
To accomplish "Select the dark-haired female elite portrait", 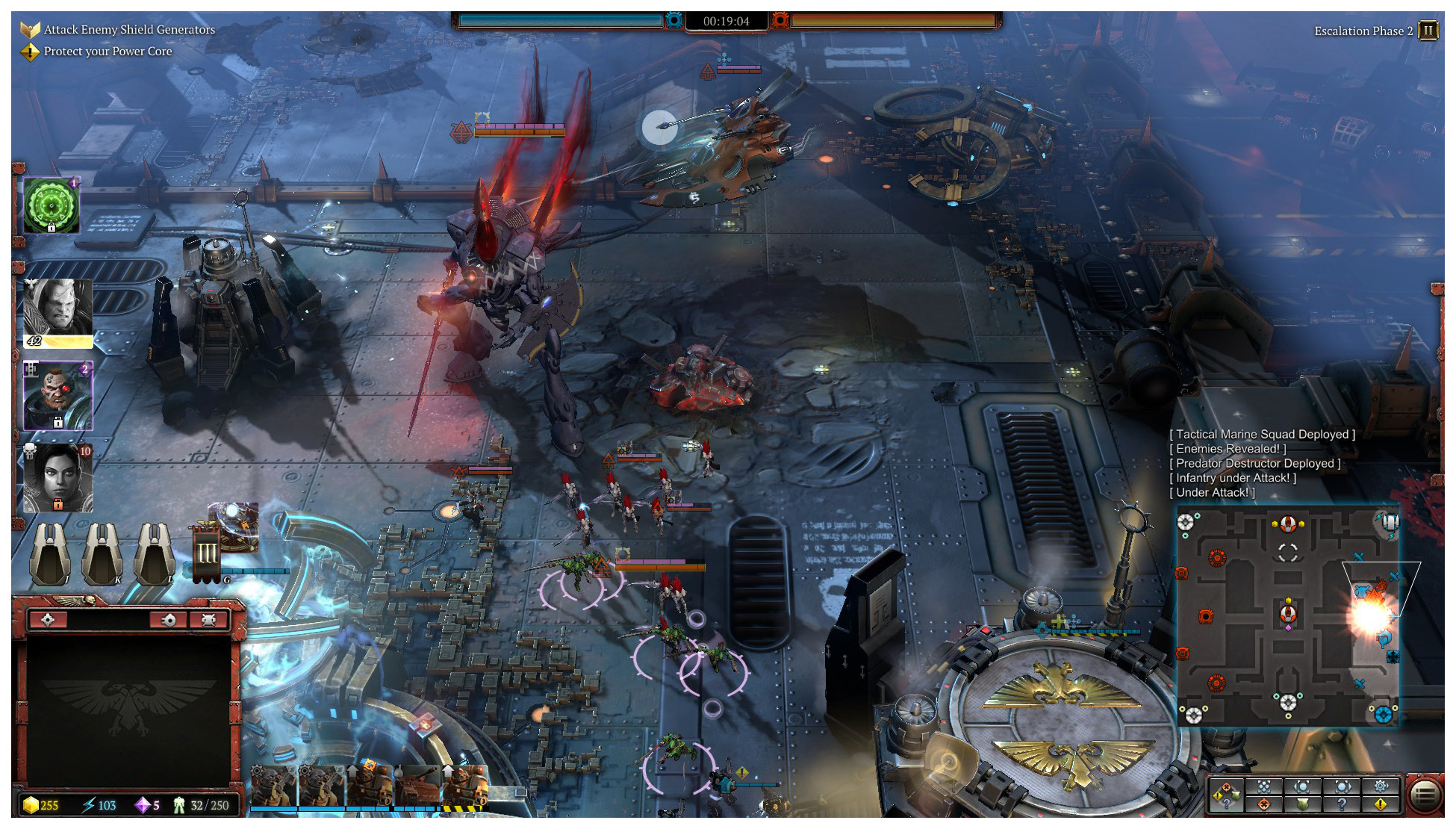I will point(57,478).
